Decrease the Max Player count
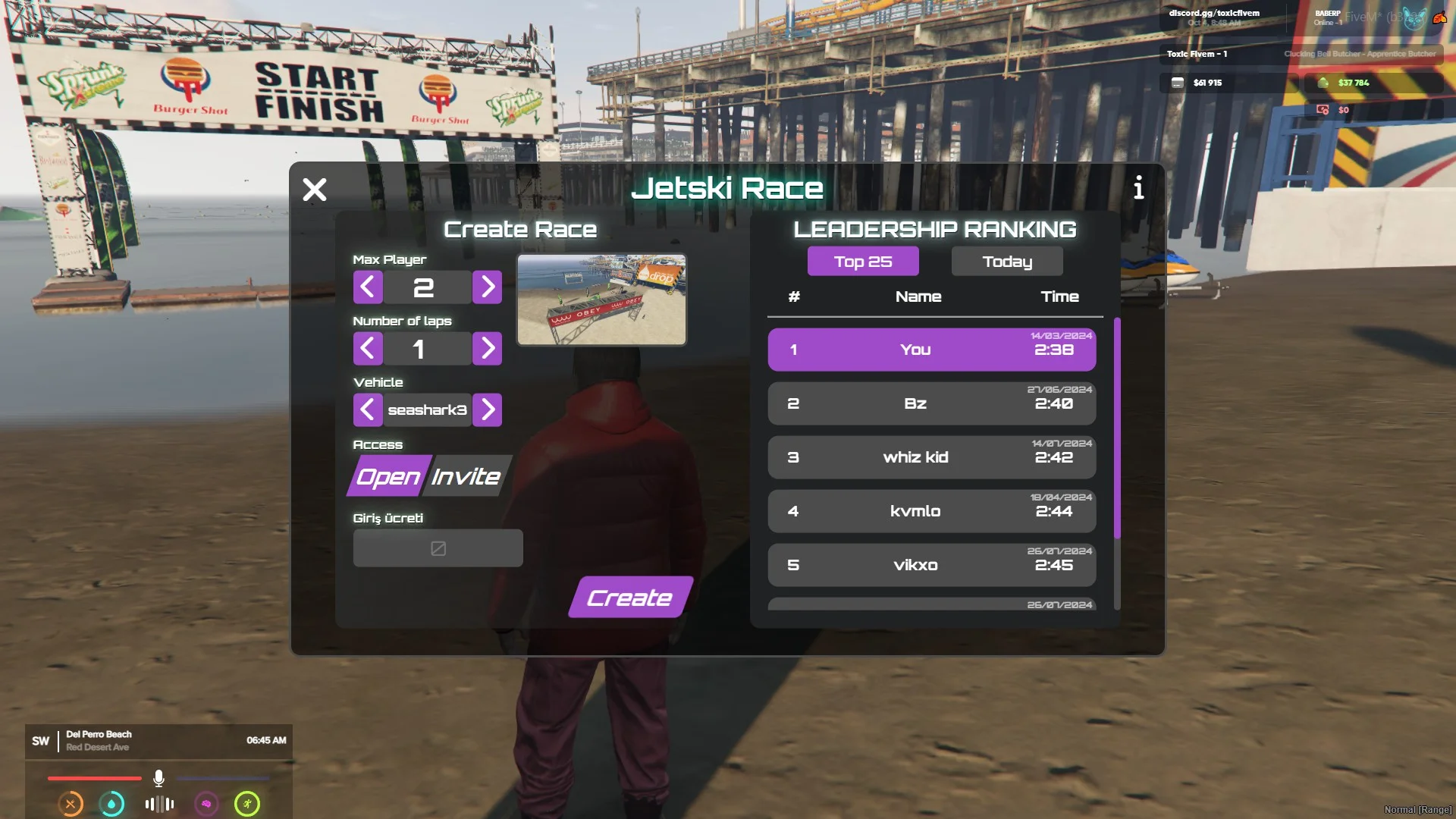This screenshot has width=1456, height=819. [368, 287]
